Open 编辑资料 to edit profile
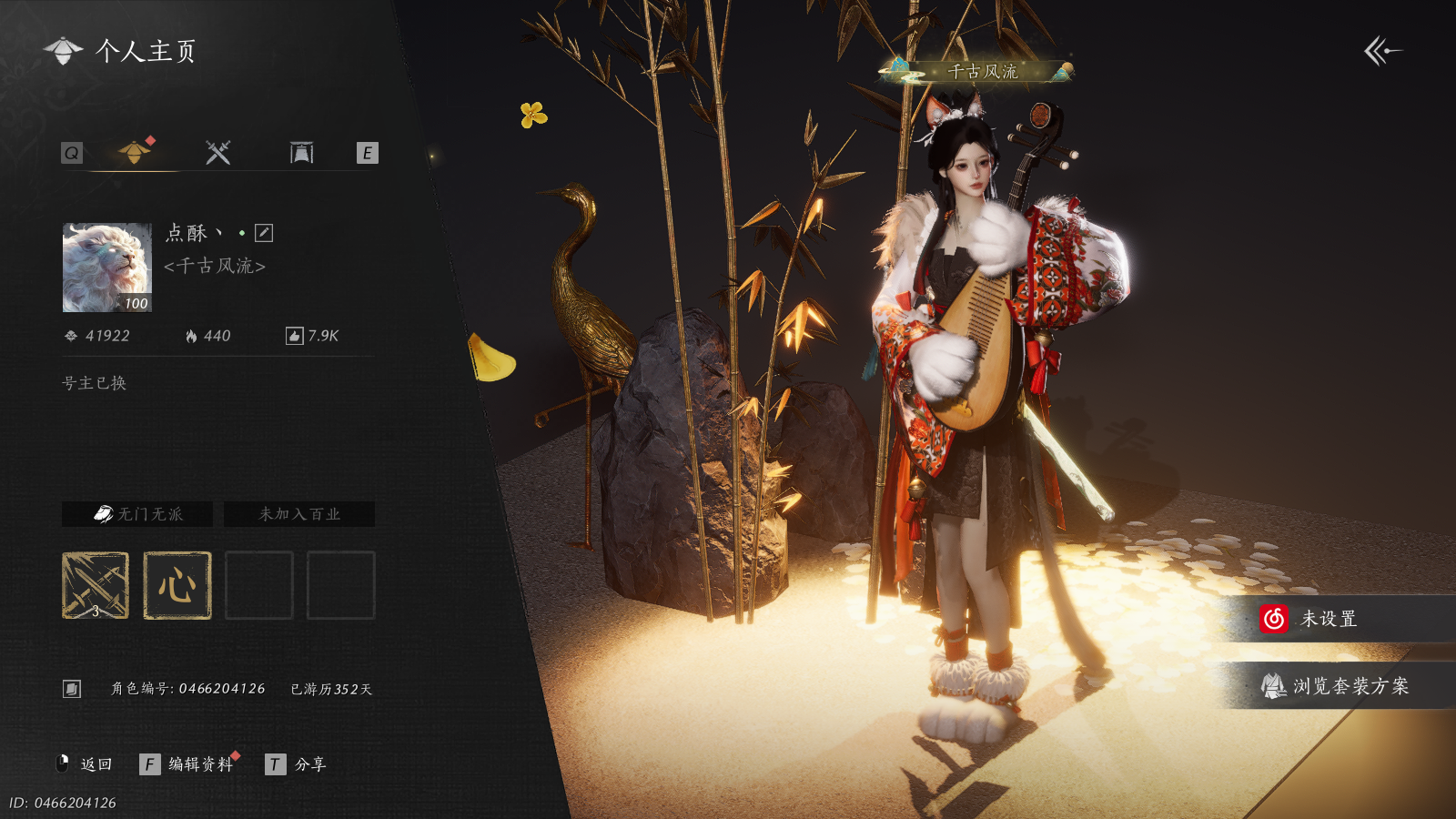This screenshot has width=1456, height=819. 188,764
